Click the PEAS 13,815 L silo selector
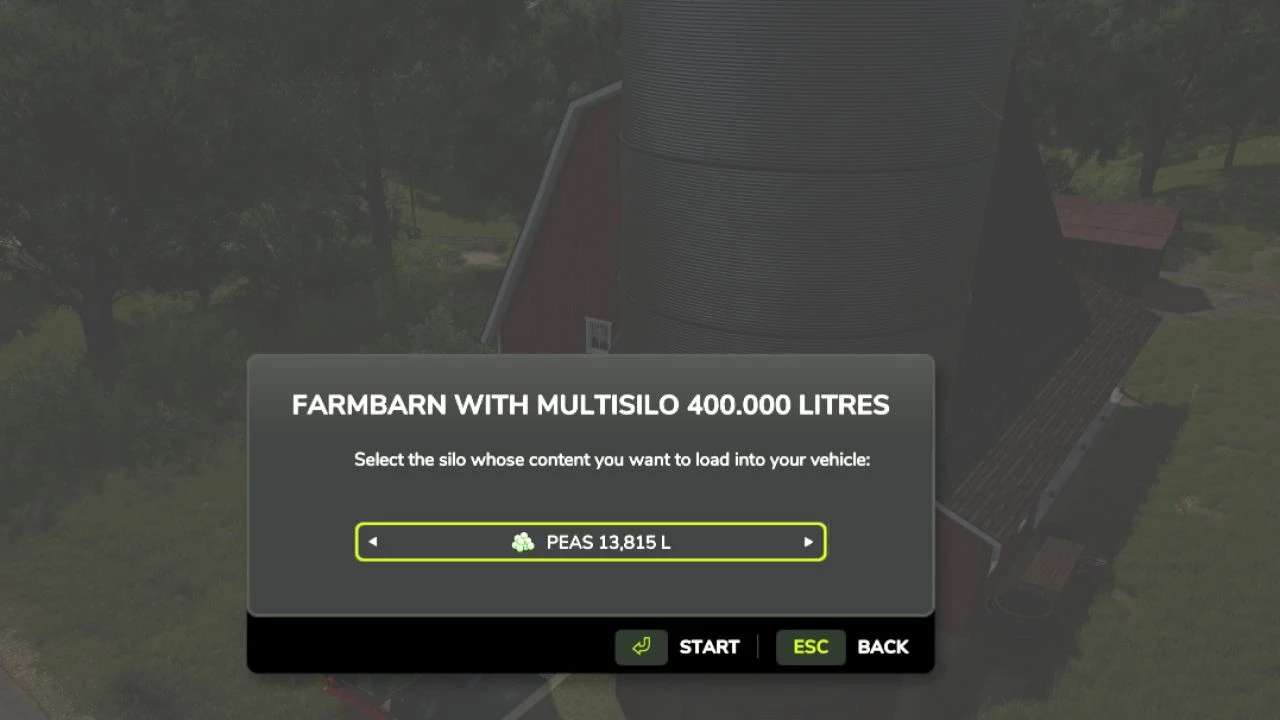Screen dimensions: 1280x720 coord(590,542)
